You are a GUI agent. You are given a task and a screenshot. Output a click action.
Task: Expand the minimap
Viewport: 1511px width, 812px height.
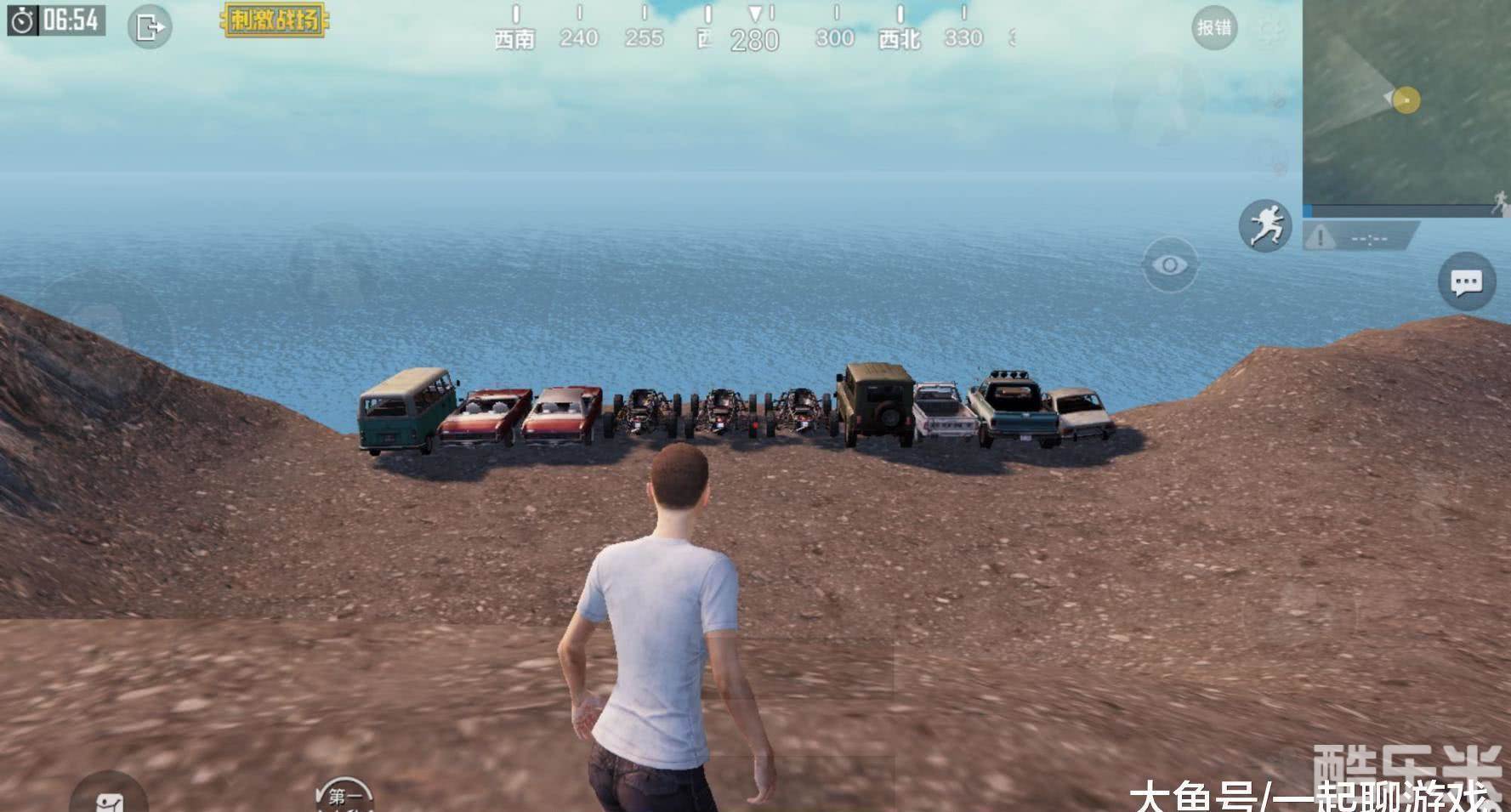coord(1406,106)
